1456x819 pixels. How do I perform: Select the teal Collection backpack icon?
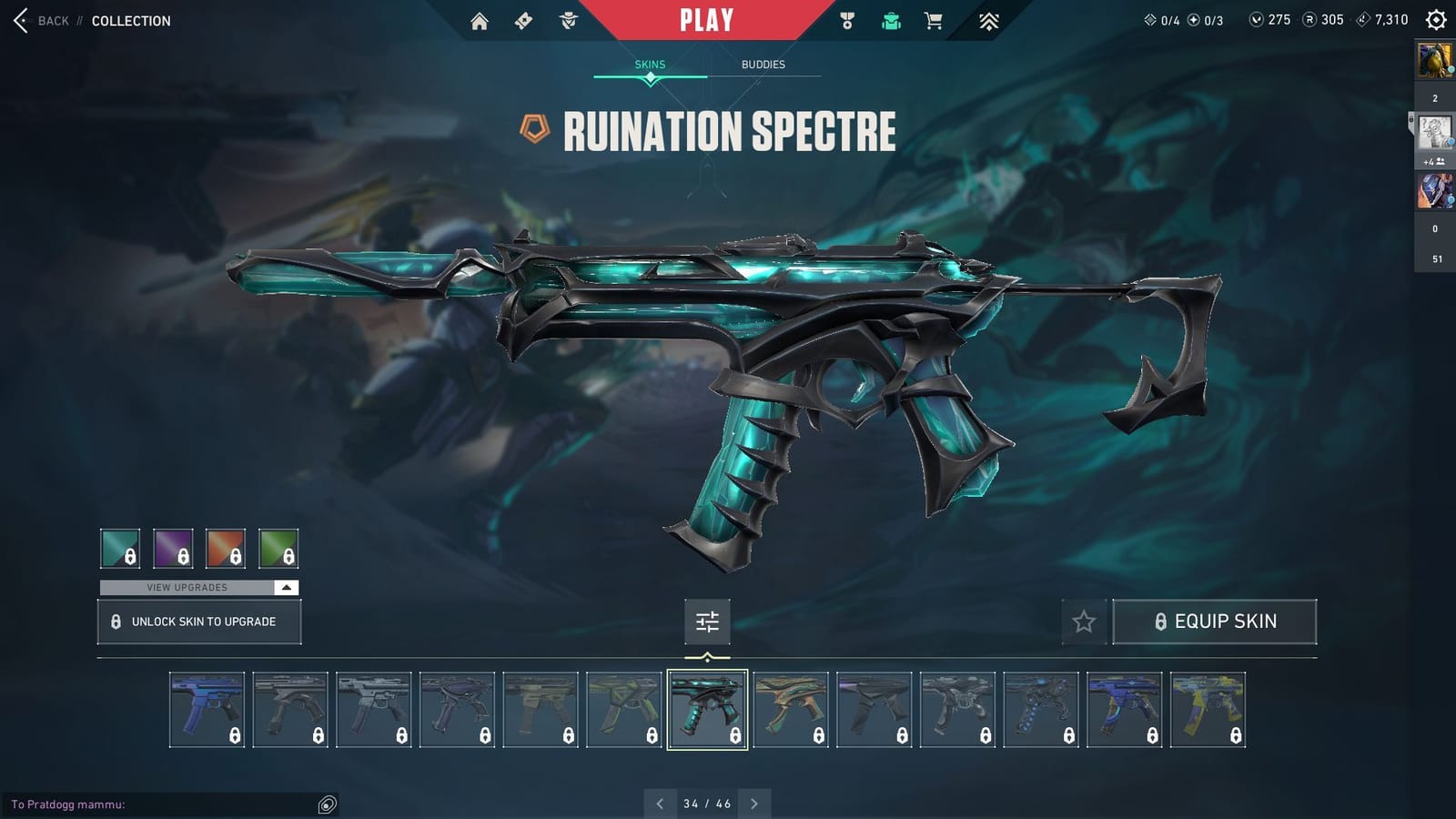[x=890, y=19]
